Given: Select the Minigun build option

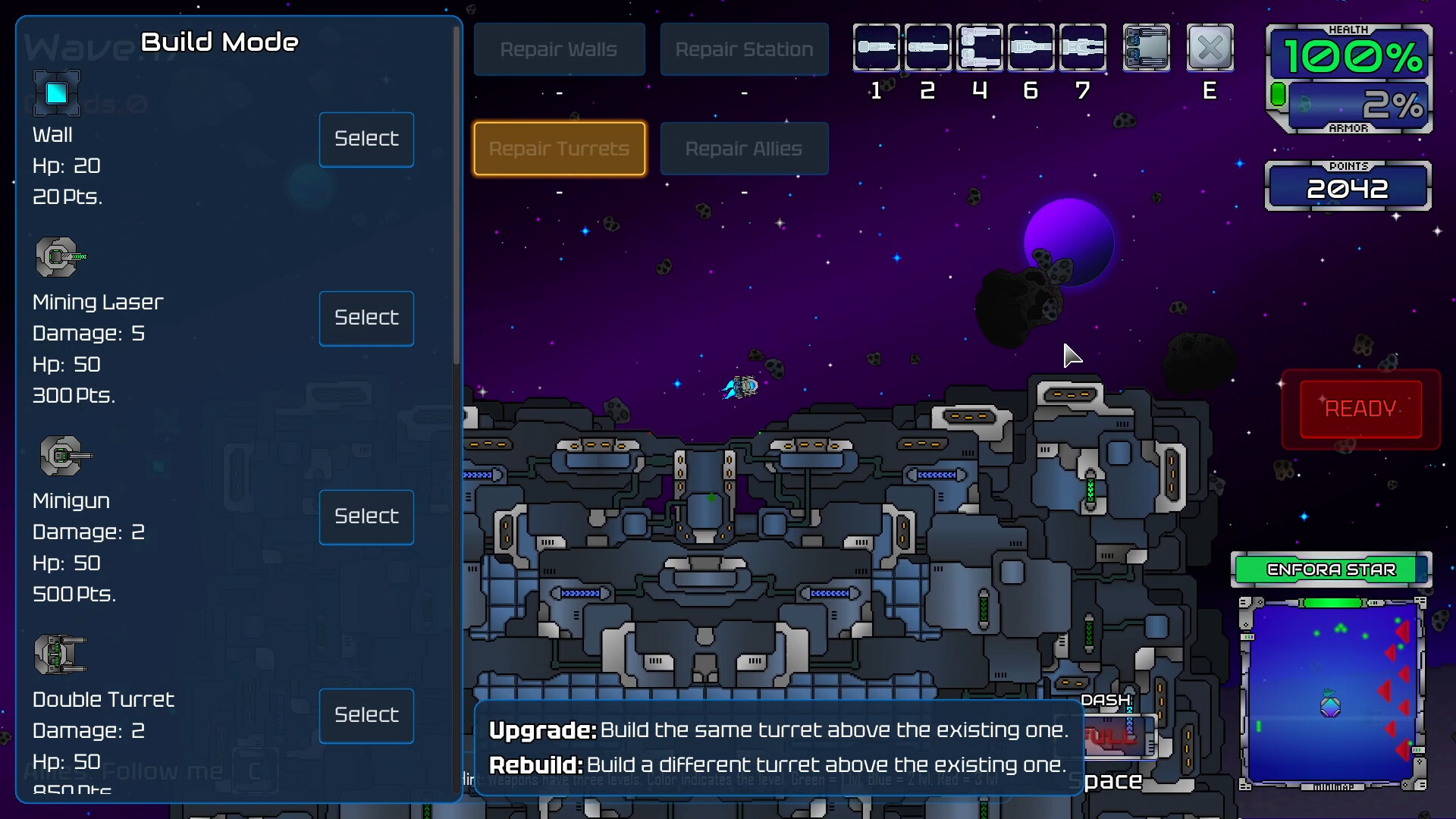Looking at the screenshot, I should [x=366, y=516].
